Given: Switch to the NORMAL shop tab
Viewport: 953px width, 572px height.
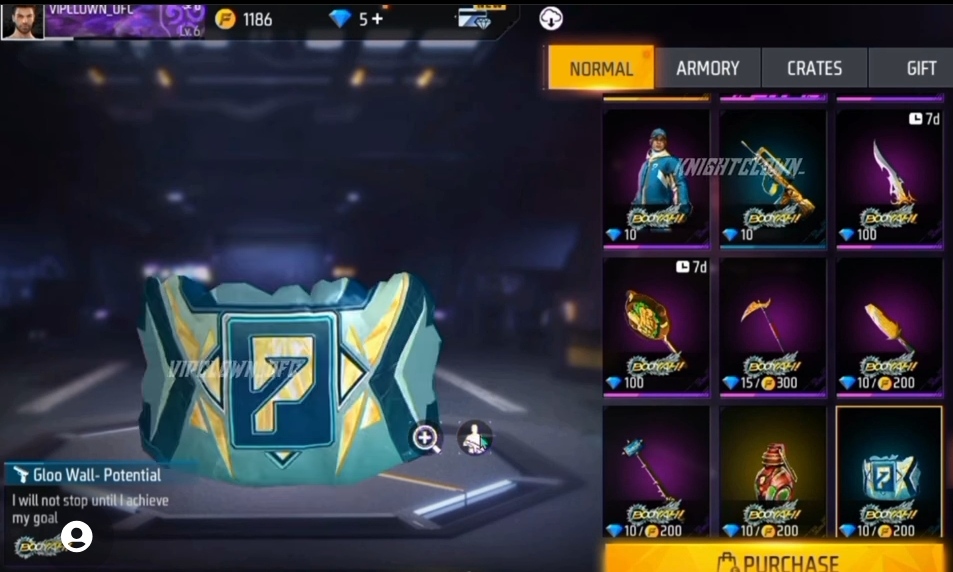Looking at the screenshot, I should click(x=601, y=69).
